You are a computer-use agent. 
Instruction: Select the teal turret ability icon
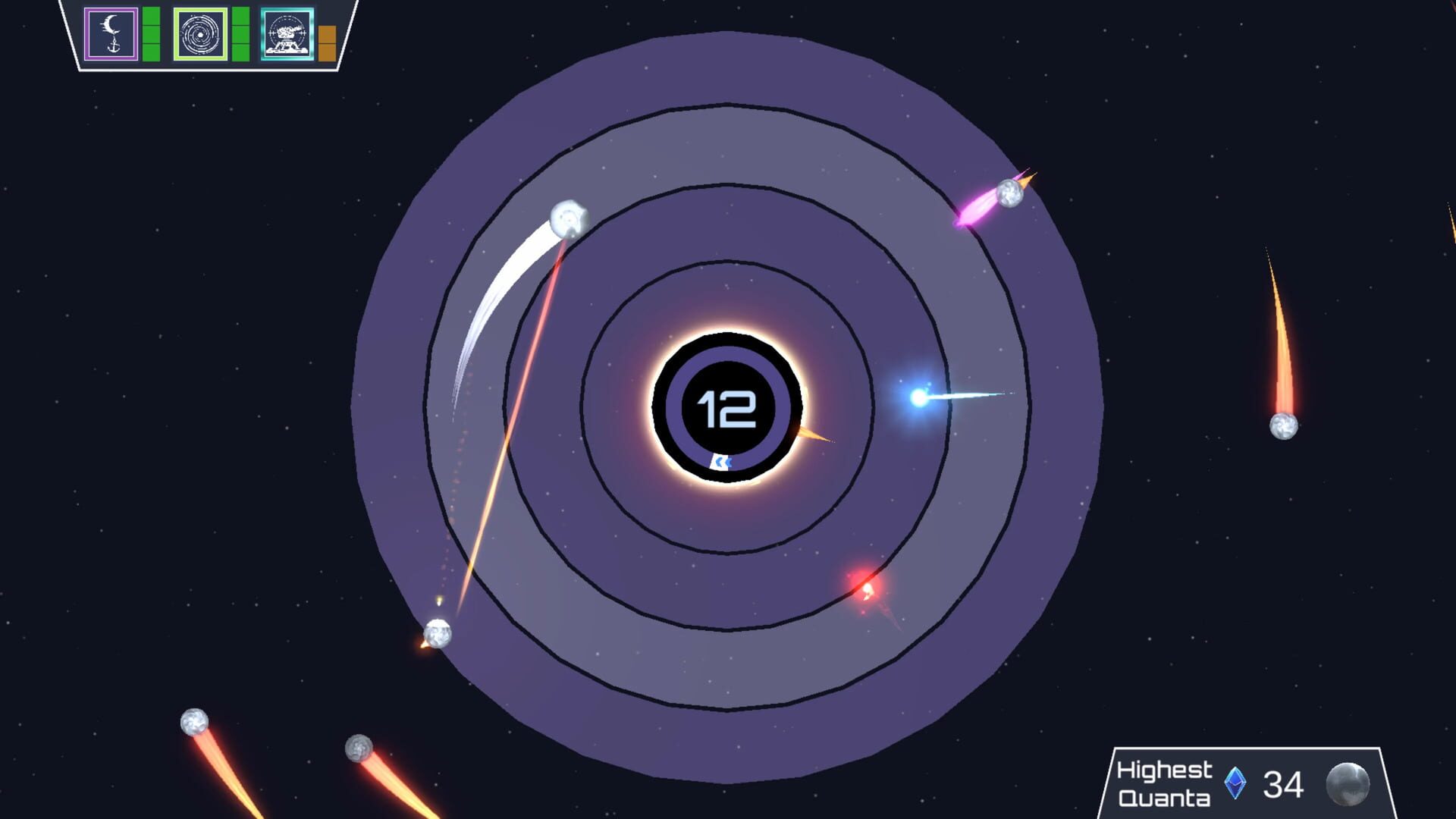point(287,32)
